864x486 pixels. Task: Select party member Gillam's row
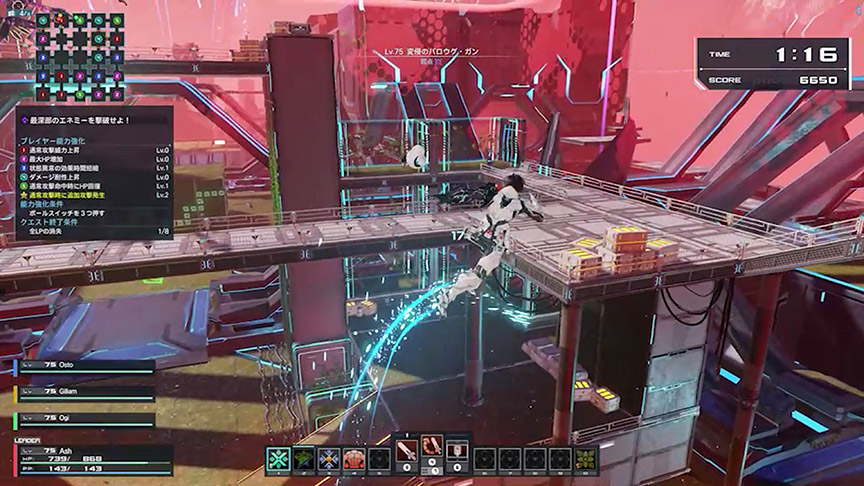[84, 393]
